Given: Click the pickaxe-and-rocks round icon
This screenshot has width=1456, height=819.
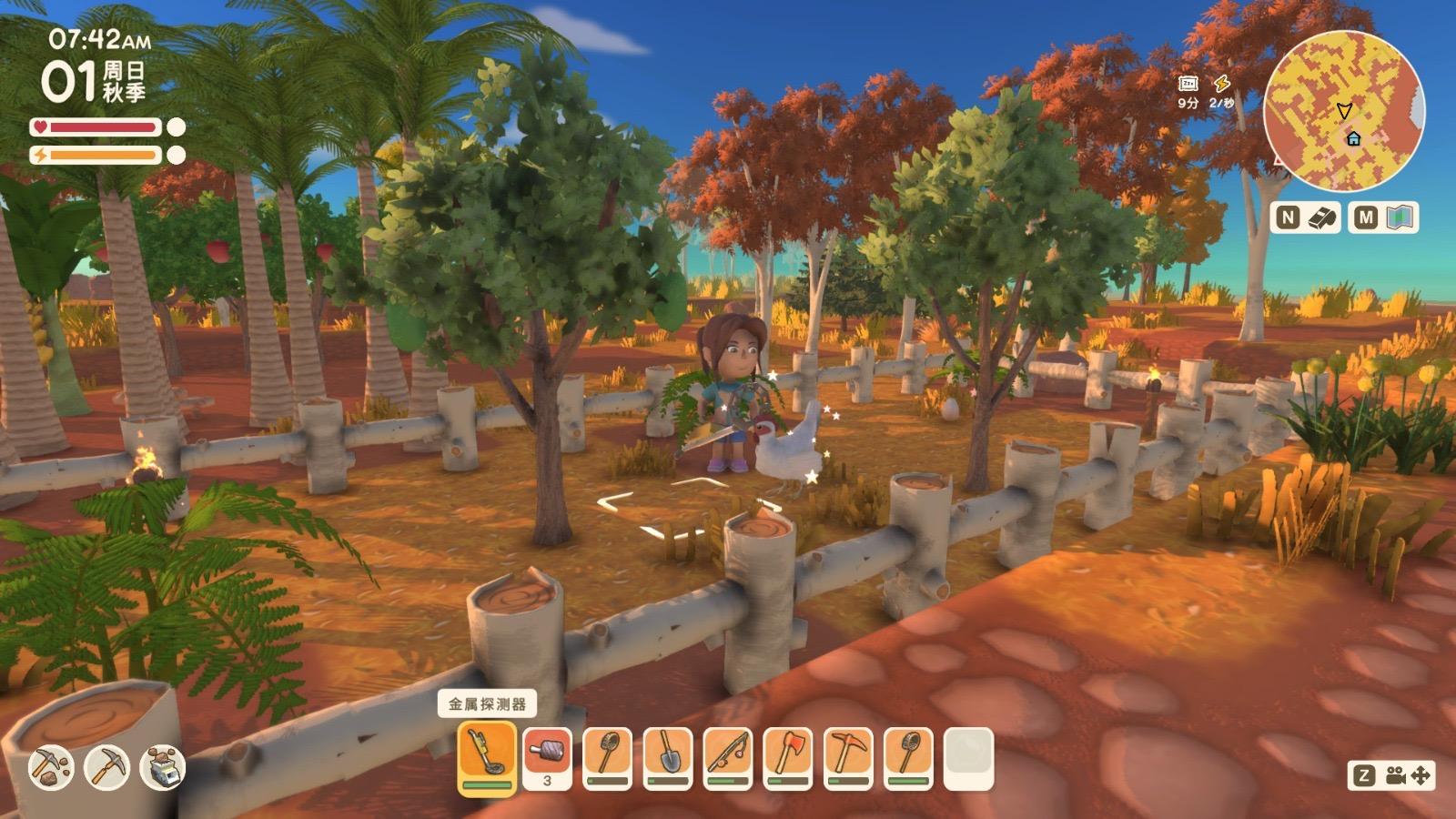Looking at the screenshot, I should click(50, 767).
